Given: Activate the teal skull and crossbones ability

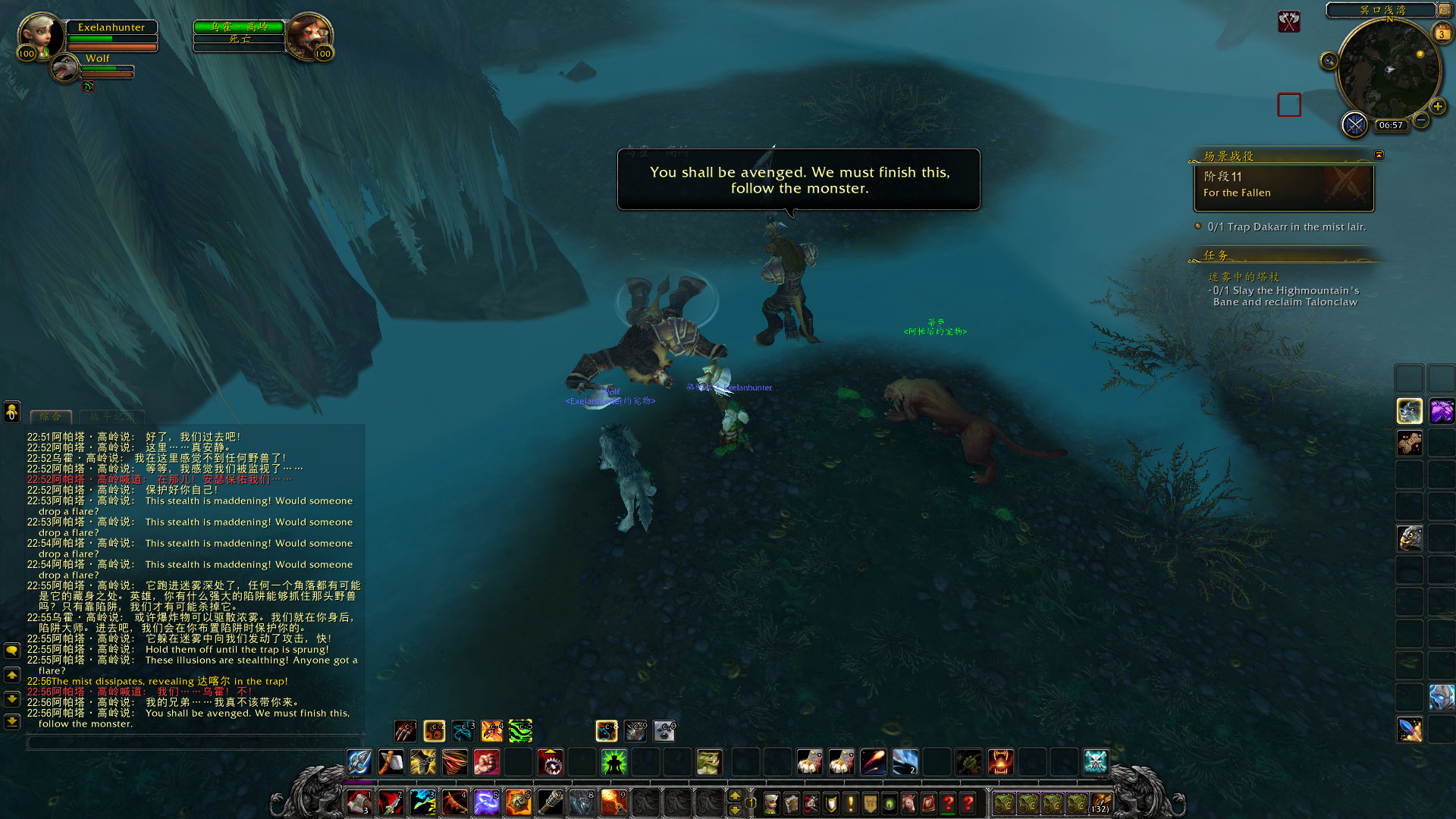Looking at the screenshot, I should (1095, 761).
